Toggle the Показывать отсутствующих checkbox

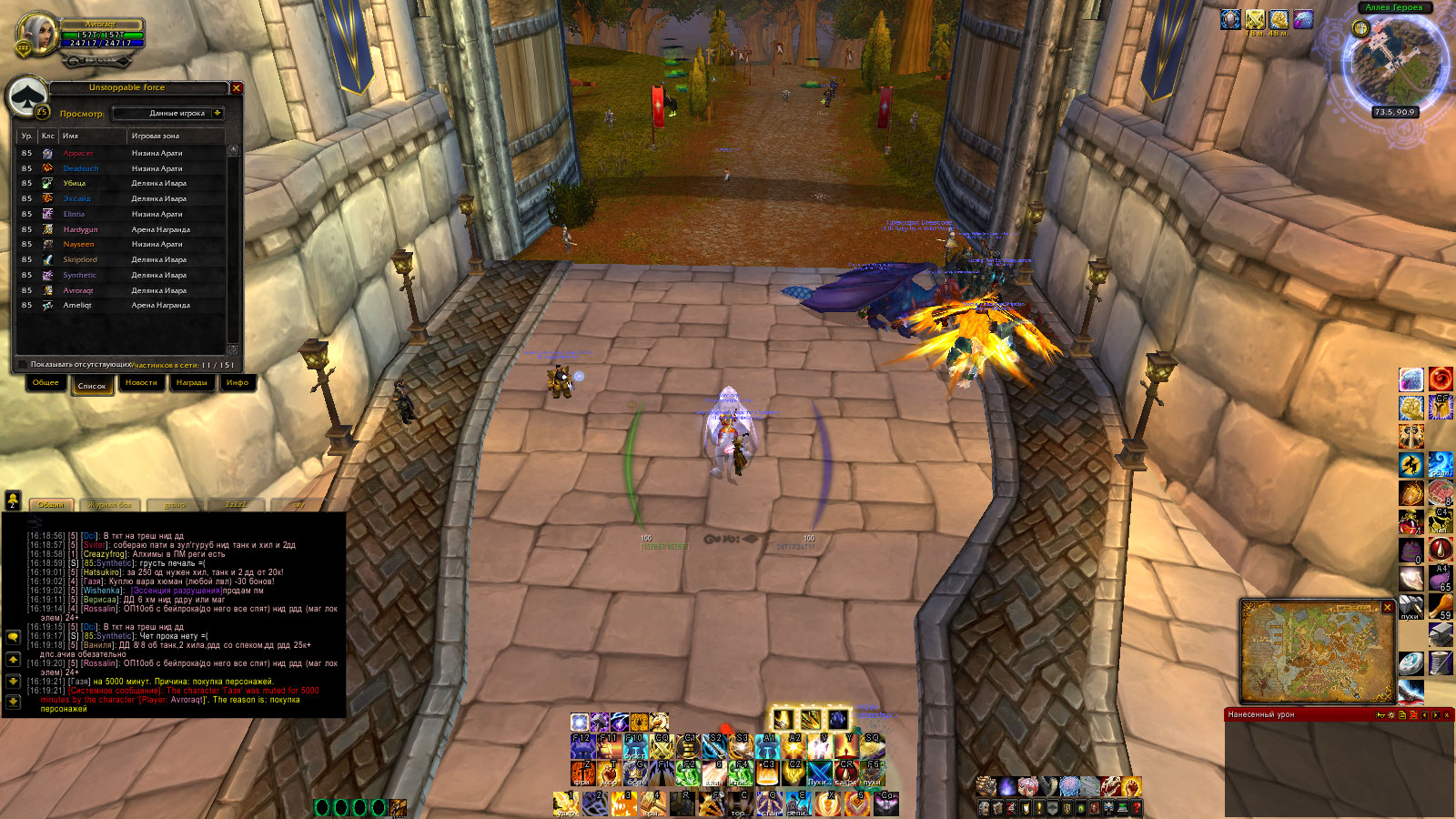pos(24,365)
